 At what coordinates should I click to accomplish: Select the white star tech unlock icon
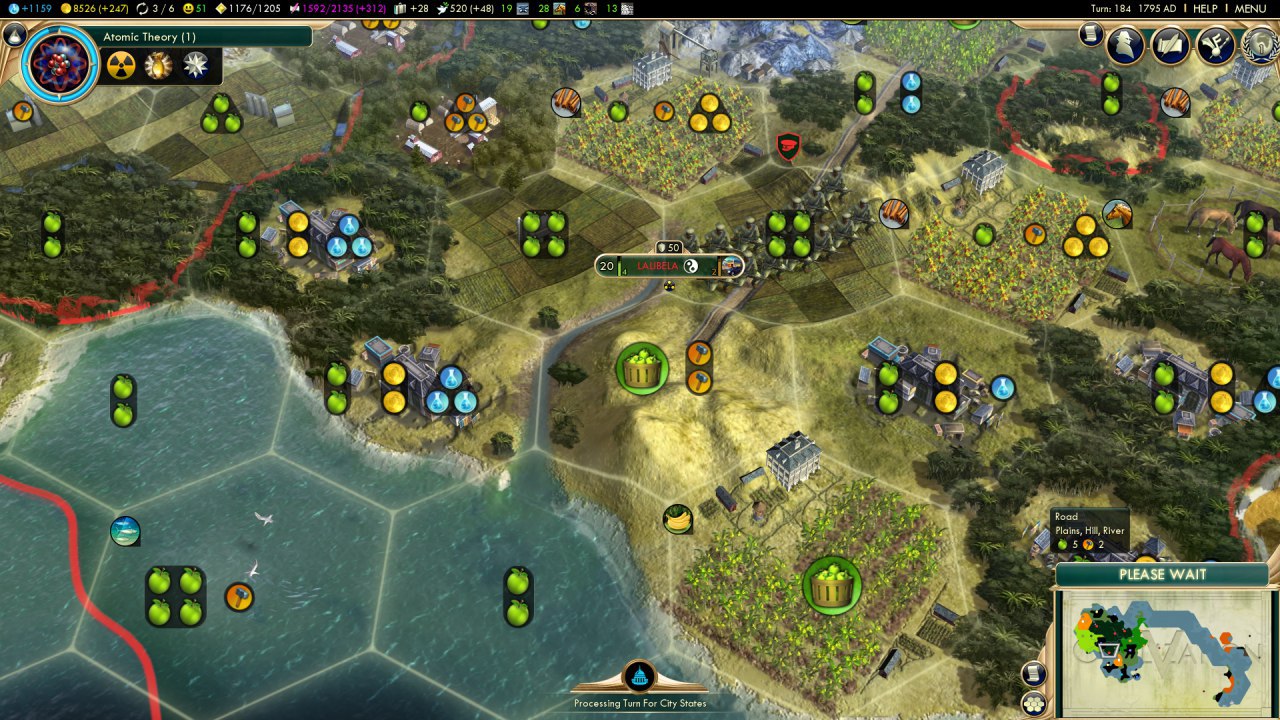[196, 66]
